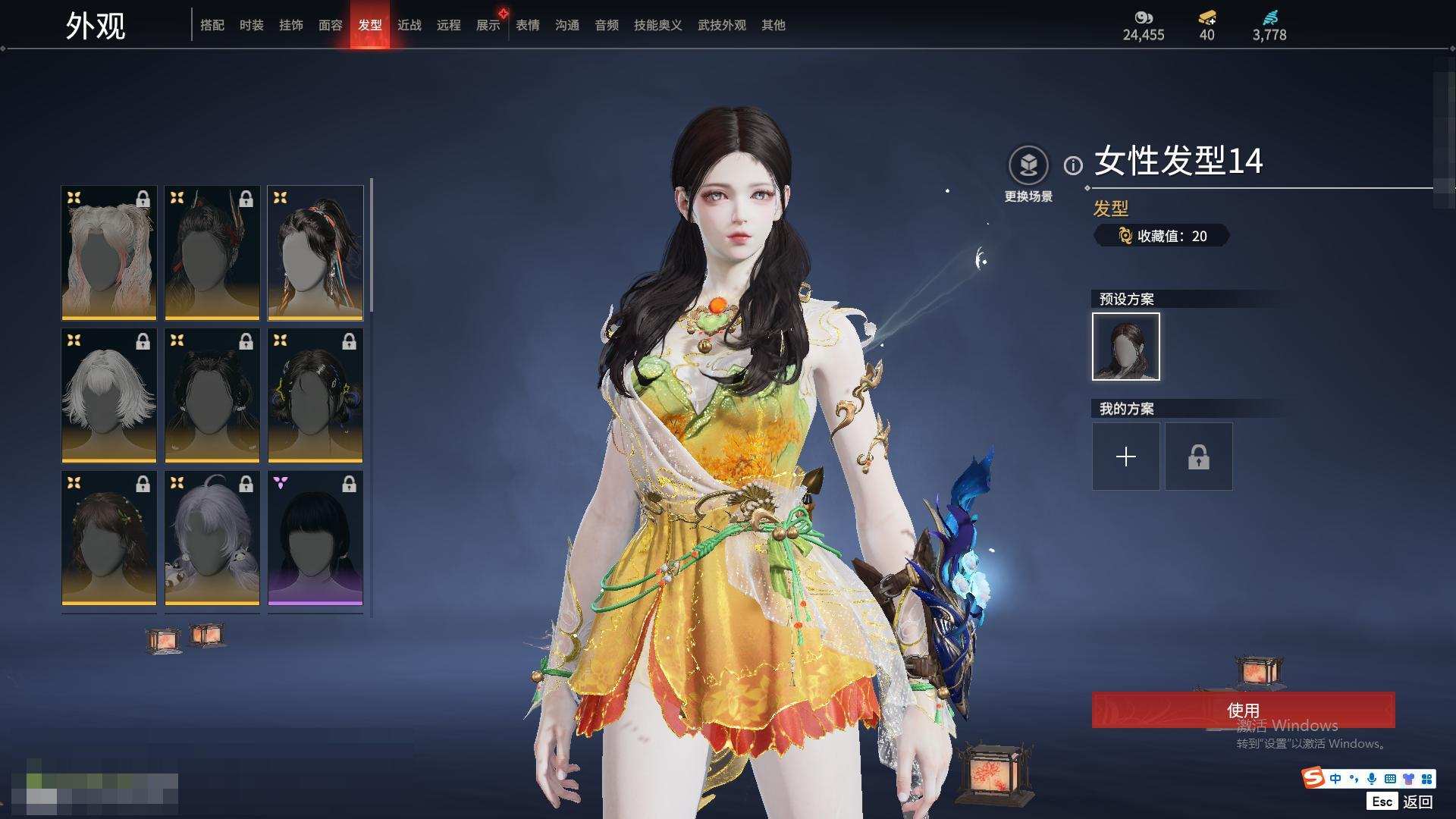The height and width of the screenshot is (819, 1456).
Task: Open the 其他 tab
Action: tap(773, 25)
